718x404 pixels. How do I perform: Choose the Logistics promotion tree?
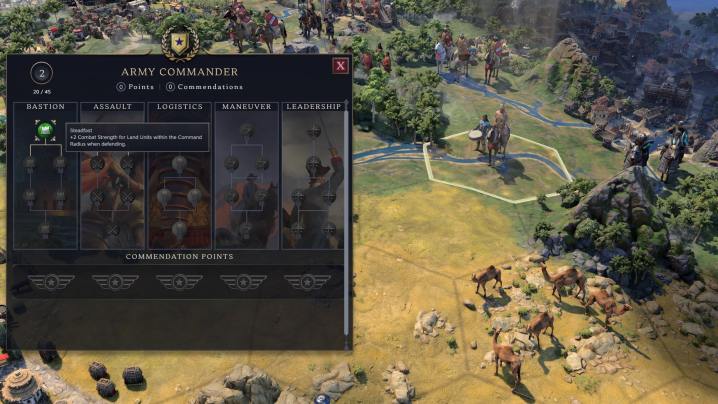coord(179,107)
